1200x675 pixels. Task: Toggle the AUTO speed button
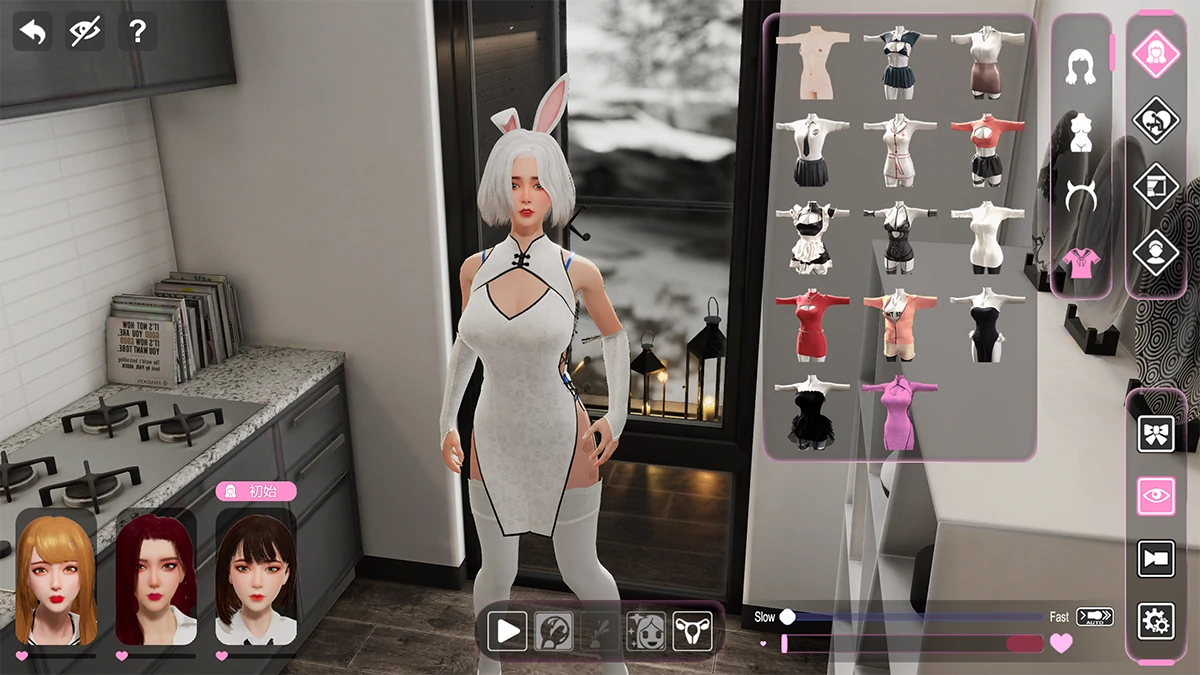1095,616
